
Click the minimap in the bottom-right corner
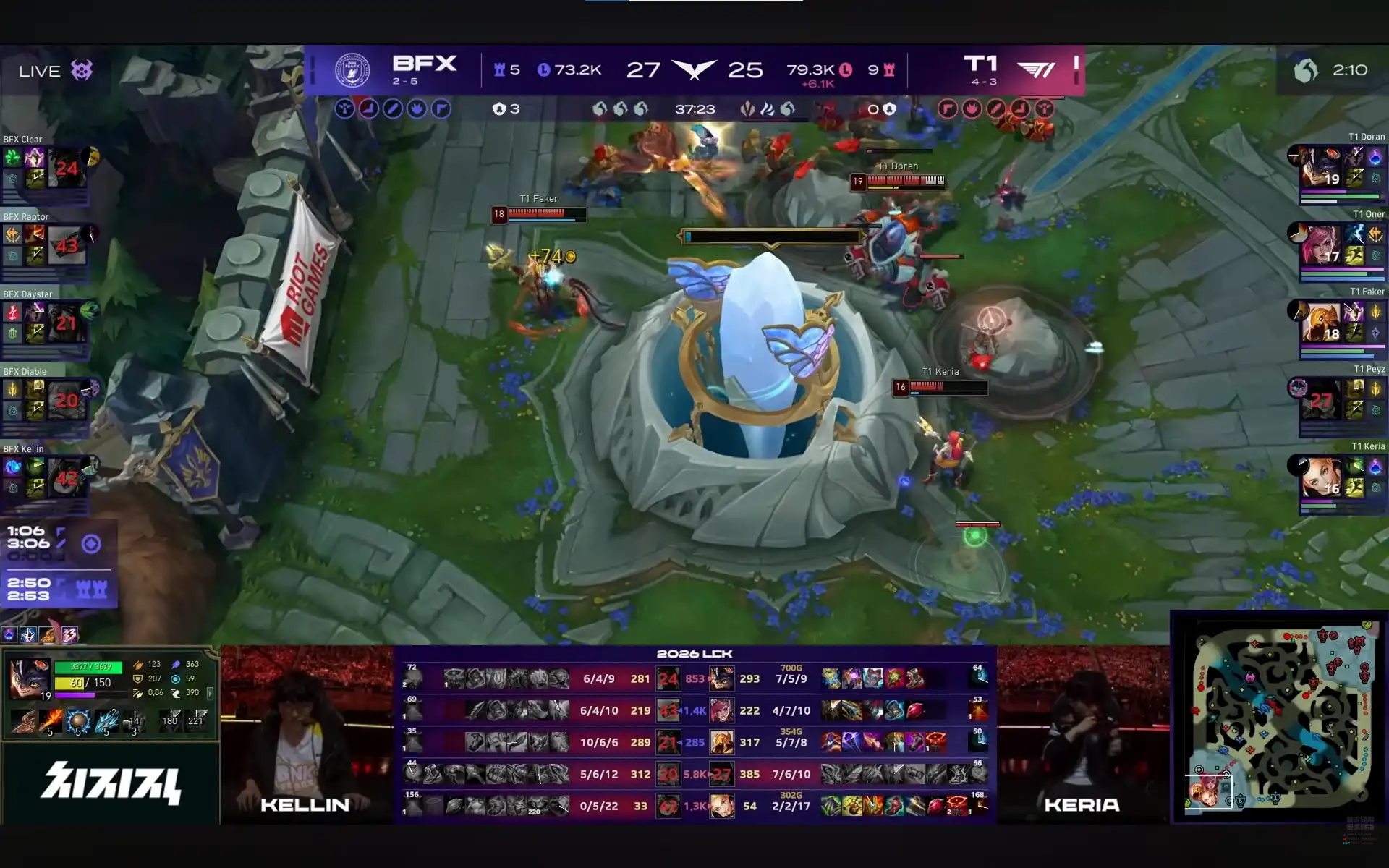coord(1279,718)
